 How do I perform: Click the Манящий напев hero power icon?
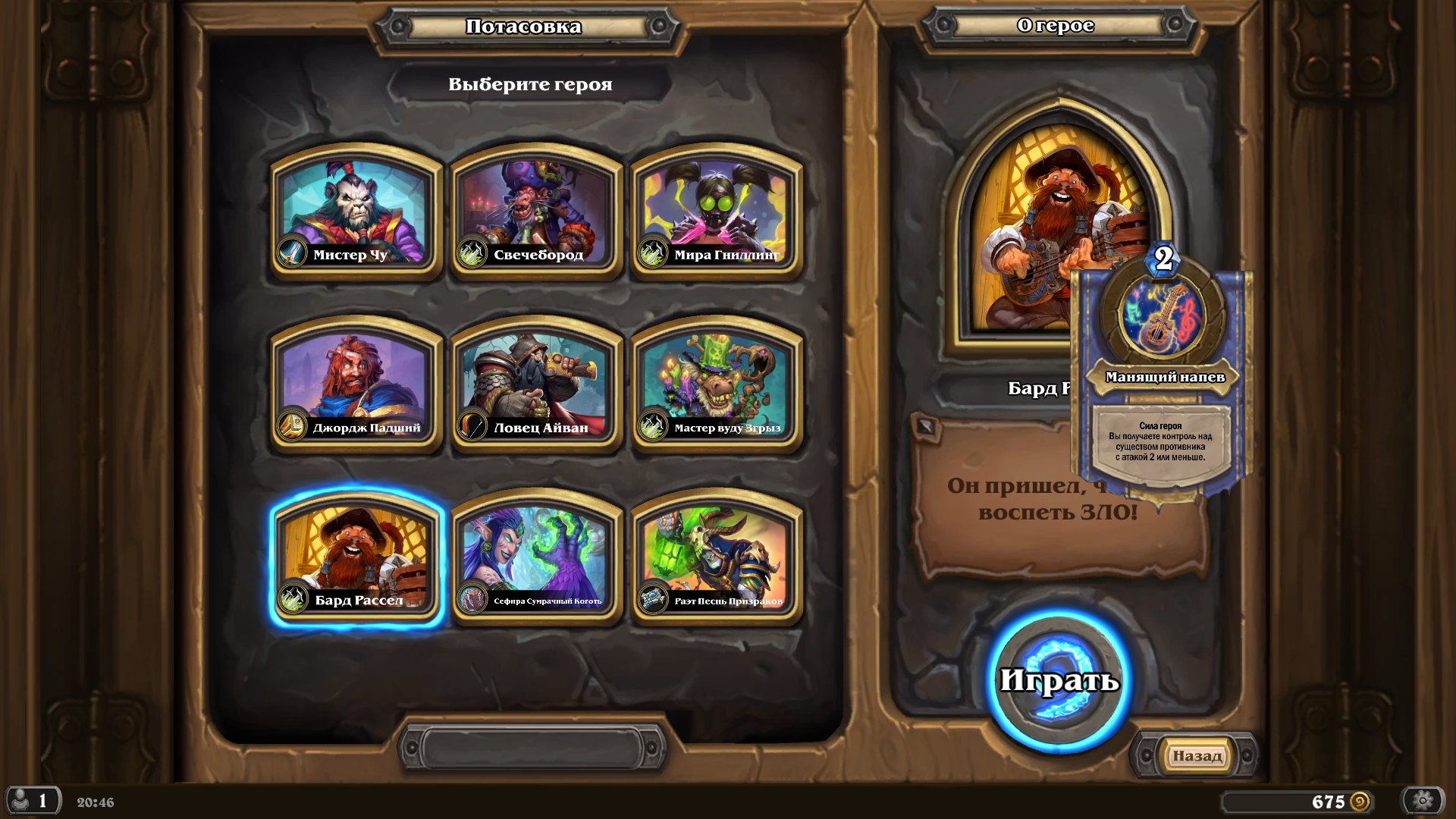pos(1160,315)
